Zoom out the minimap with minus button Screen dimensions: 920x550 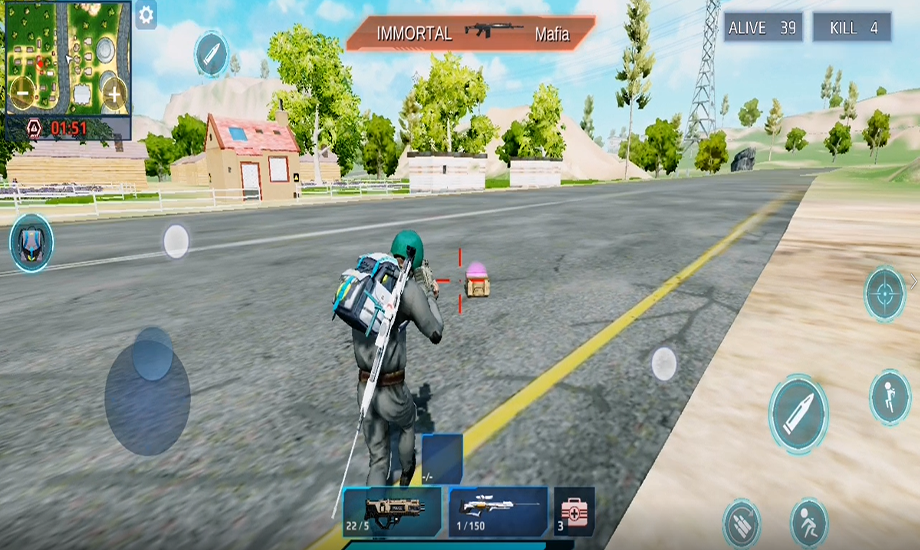point(22,96)
